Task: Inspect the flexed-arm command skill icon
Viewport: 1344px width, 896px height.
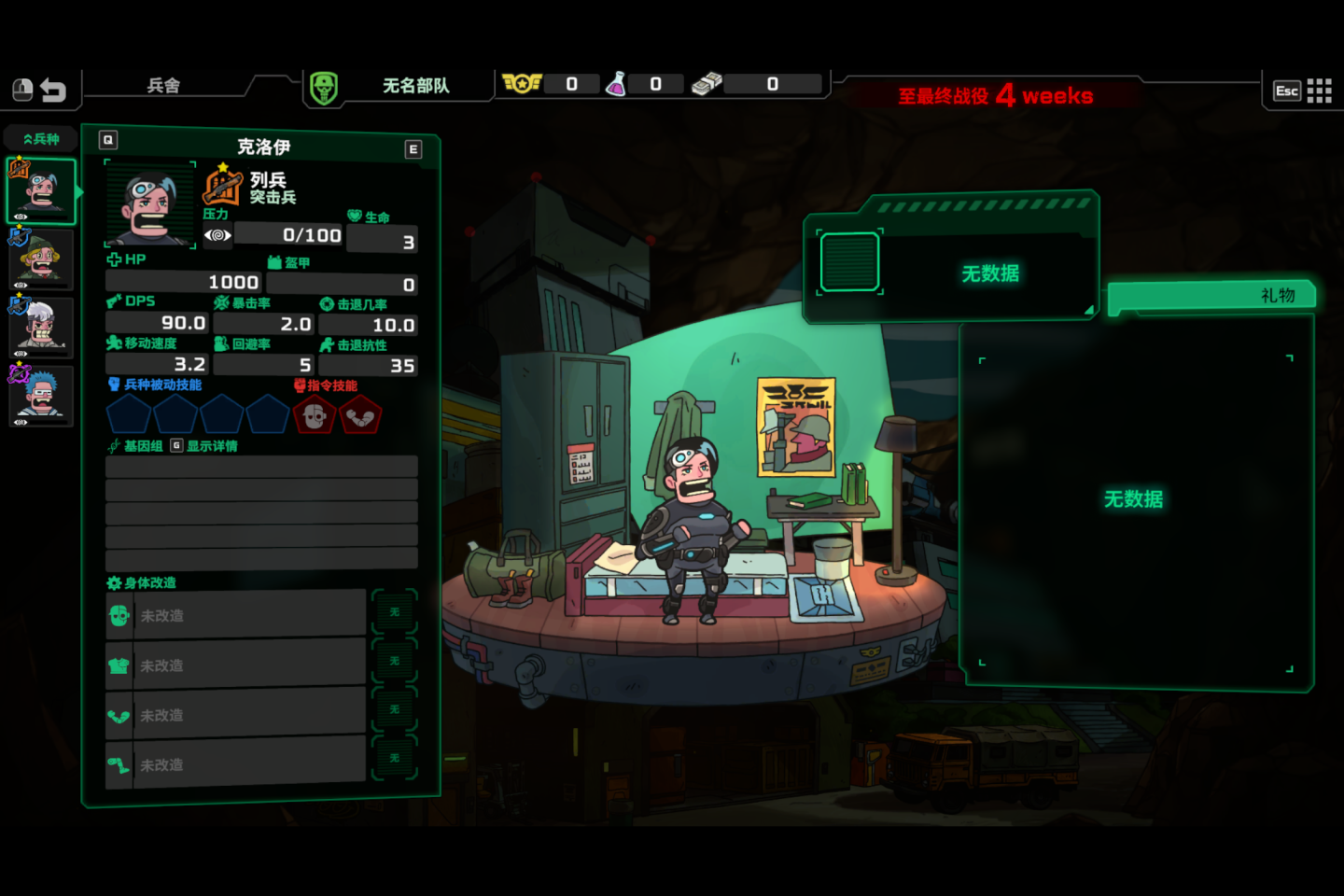Action: tap(360, 415)
